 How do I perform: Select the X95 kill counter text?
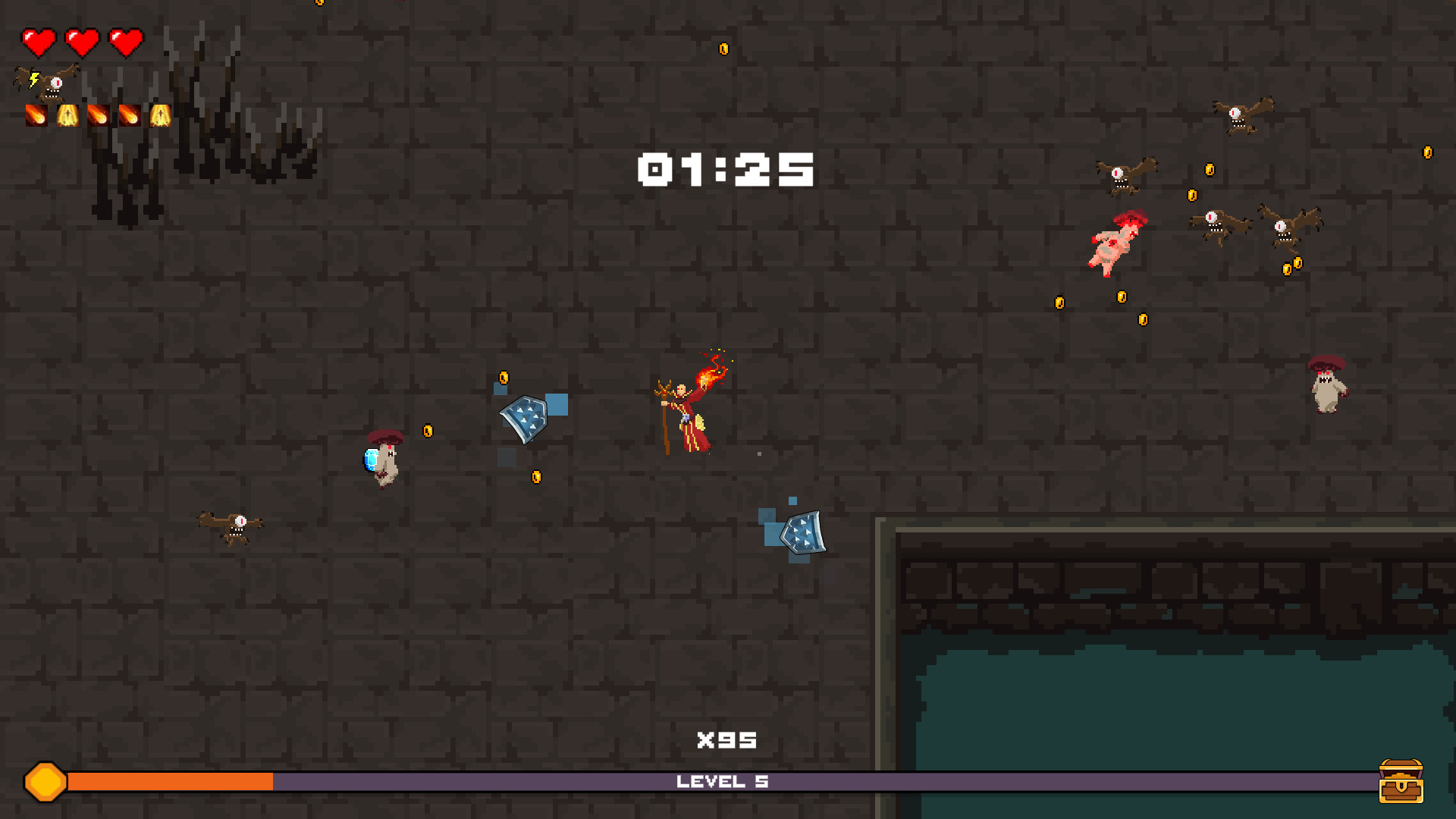point(726,739)
